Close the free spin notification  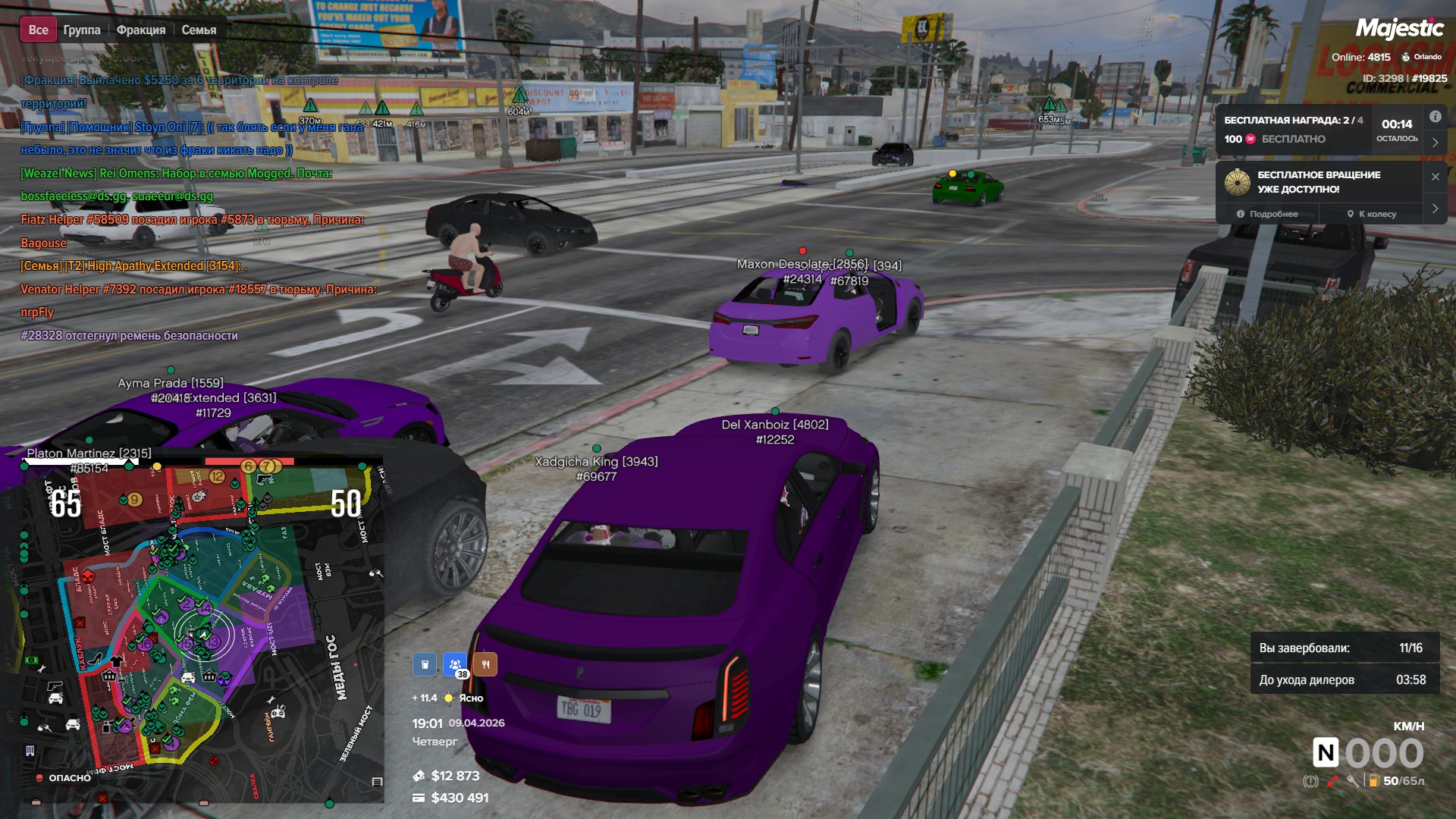(1435, 177)
